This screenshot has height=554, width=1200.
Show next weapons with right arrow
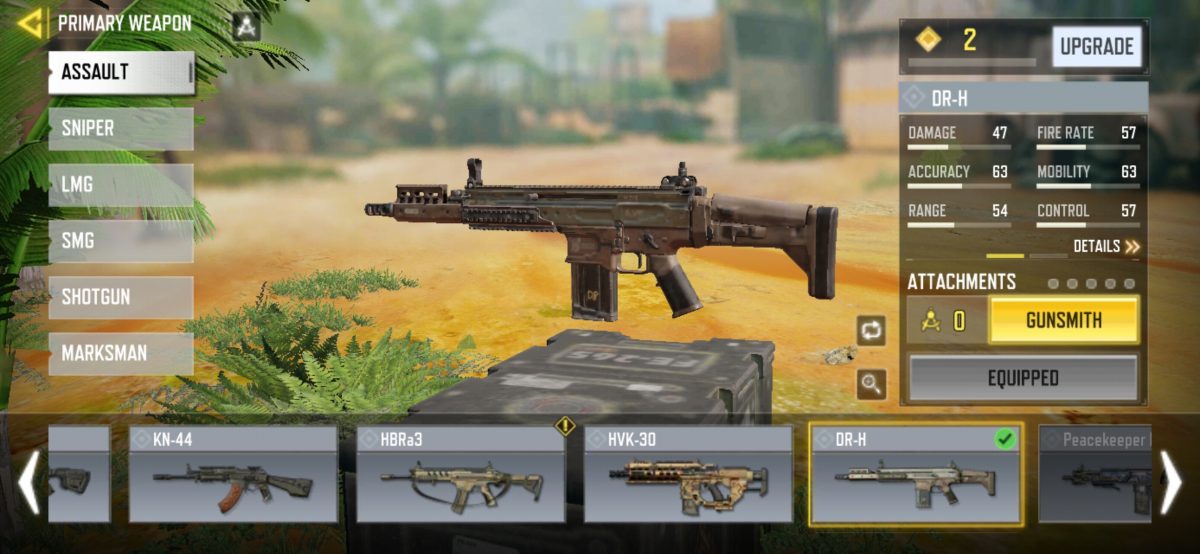tap(1170, 482)
